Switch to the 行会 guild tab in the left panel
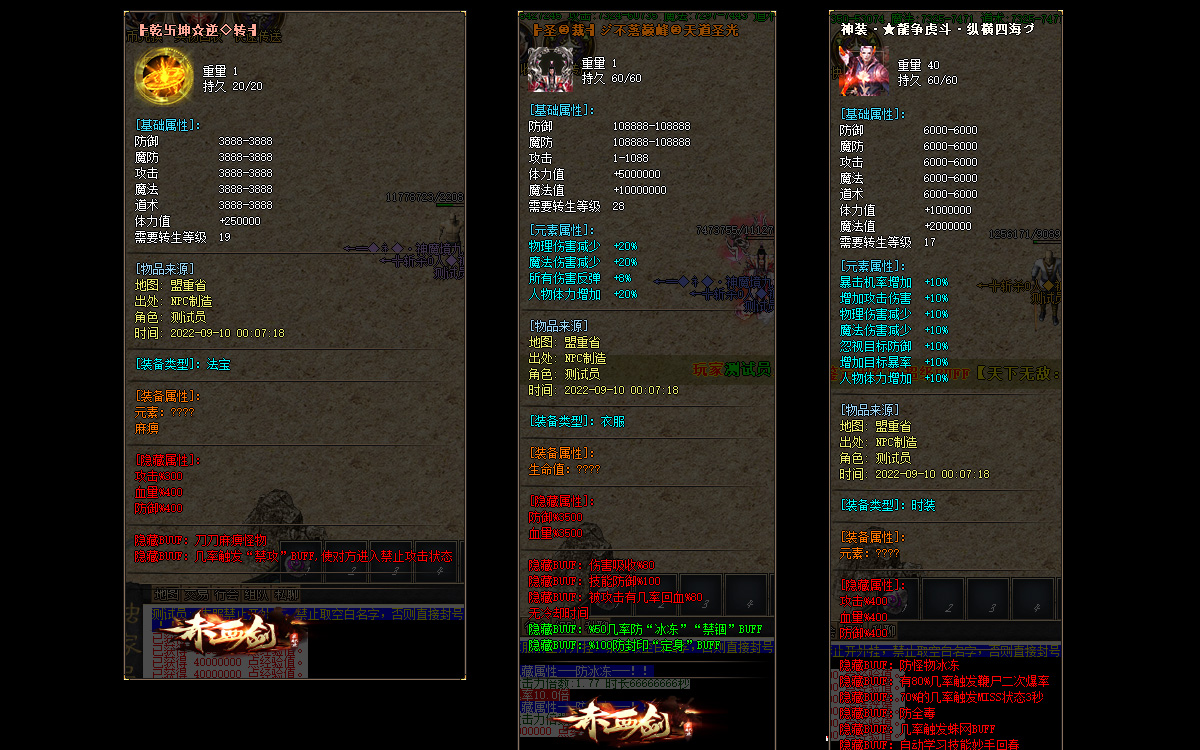Image resolution: width=1200 pixels, height=750 pixels. (227, 595)
